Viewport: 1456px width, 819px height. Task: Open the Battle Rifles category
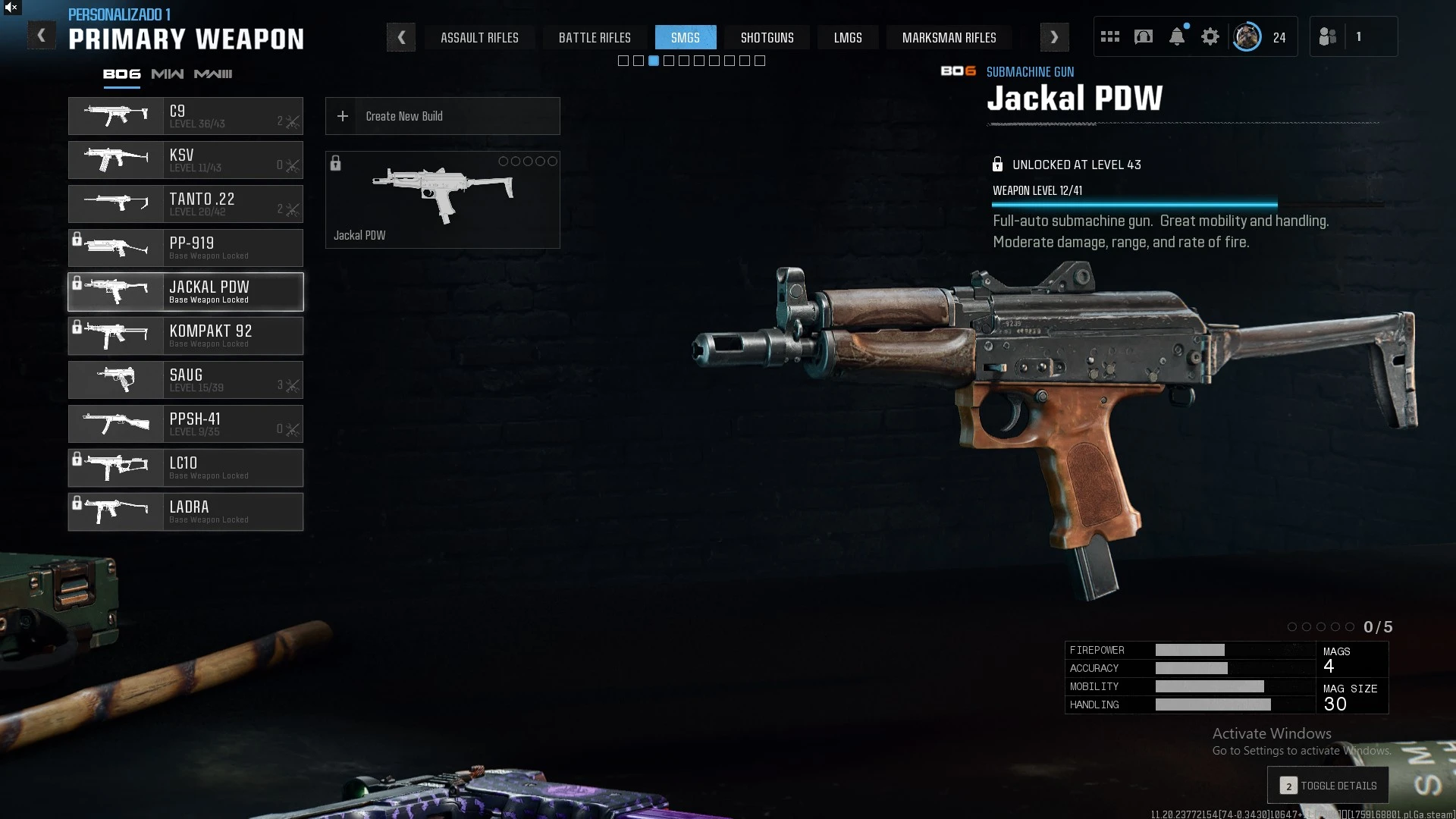point(595,37)
